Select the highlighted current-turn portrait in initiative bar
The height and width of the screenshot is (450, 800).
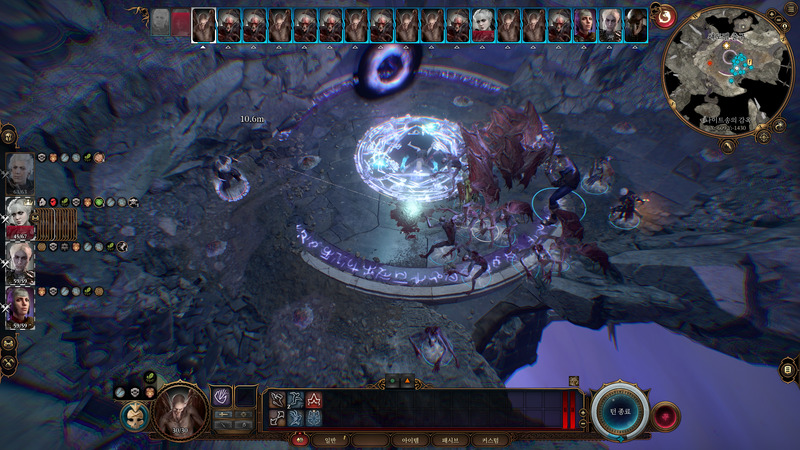[204, 25]
